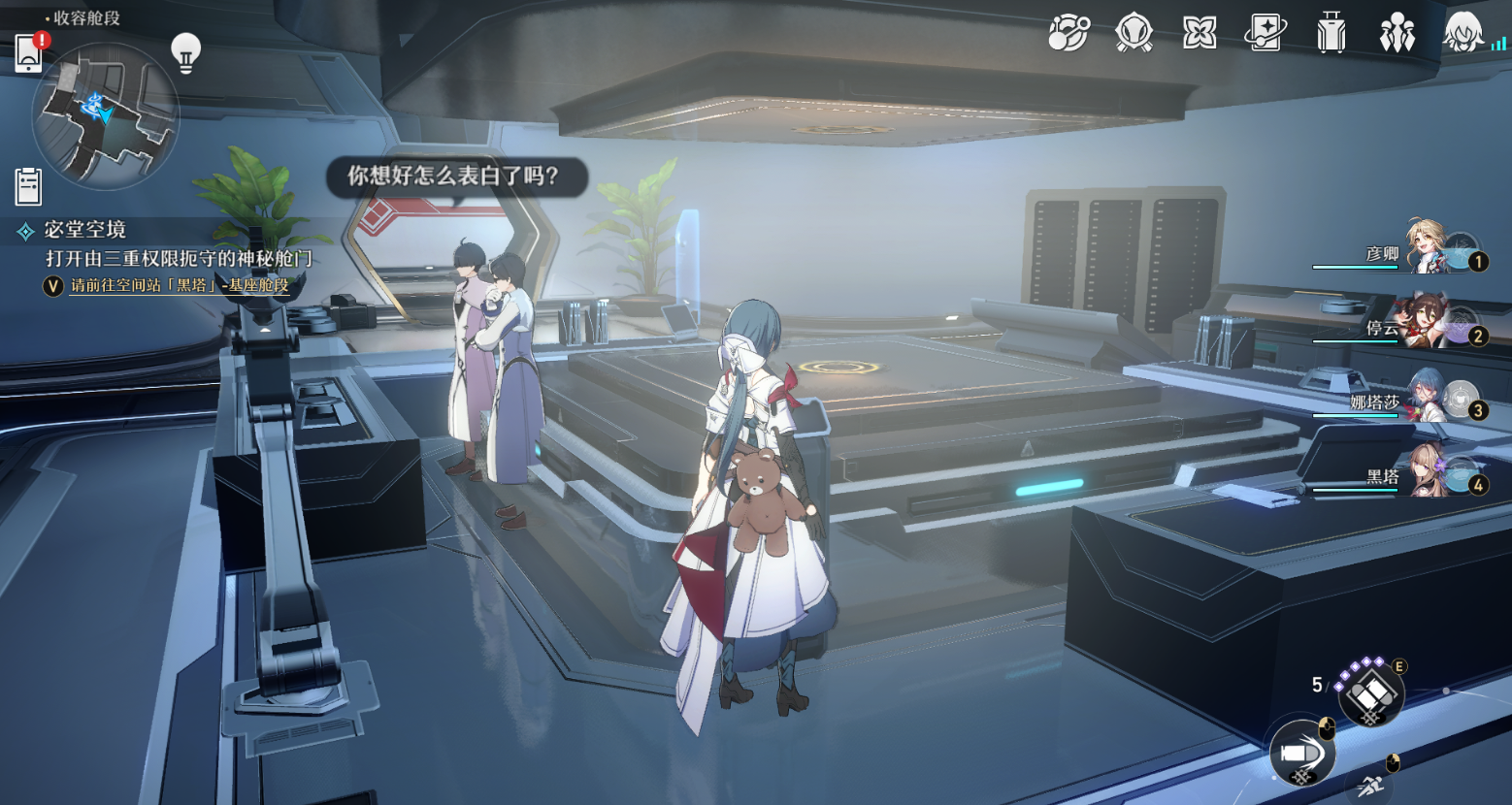The width and height of the screenshot is (1512, 805).
Task: Open the suitcase inventory icon
Action: point(1331,34)
